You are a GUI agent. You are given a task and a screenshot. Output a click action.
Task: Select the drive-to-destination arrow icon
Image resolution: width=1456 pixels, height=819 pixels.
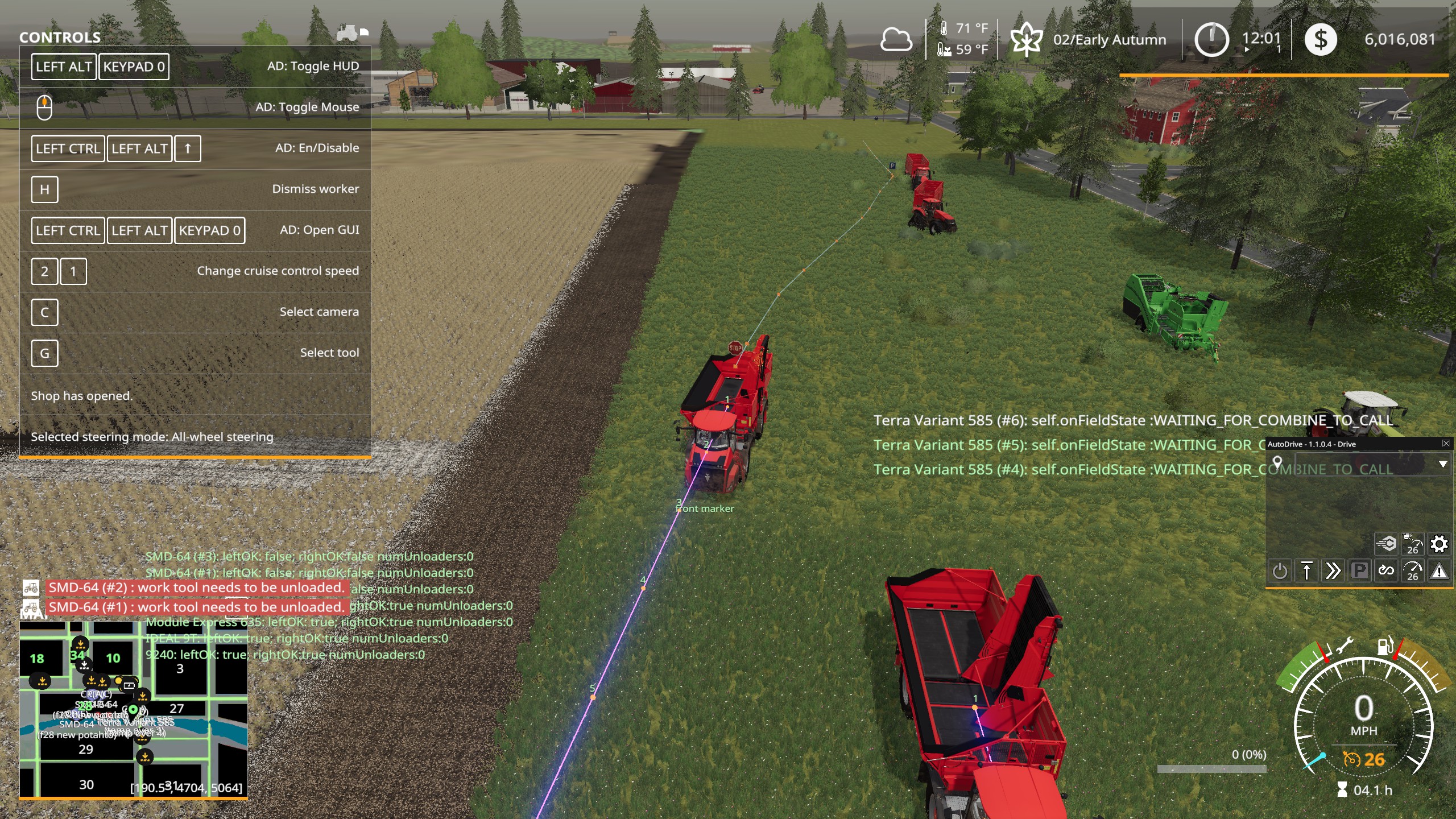pos(1308,570)
